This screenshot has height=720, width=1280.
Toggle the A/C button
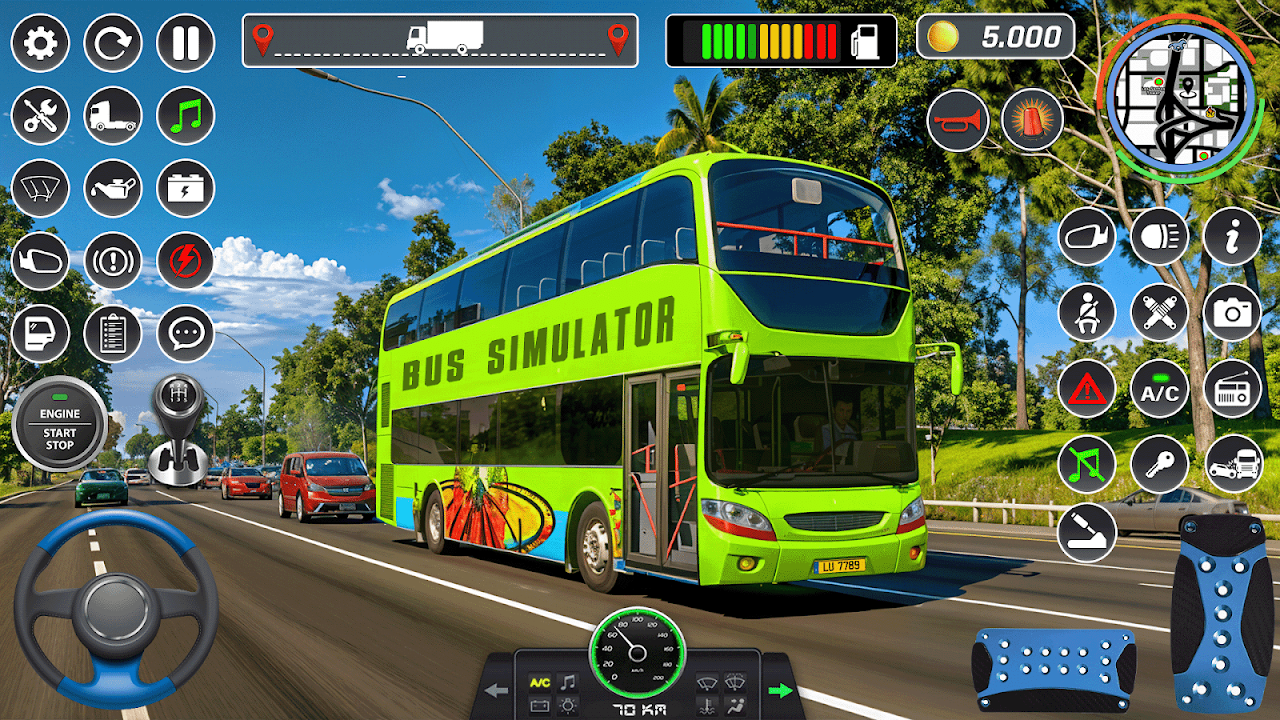click(1159, 389)
